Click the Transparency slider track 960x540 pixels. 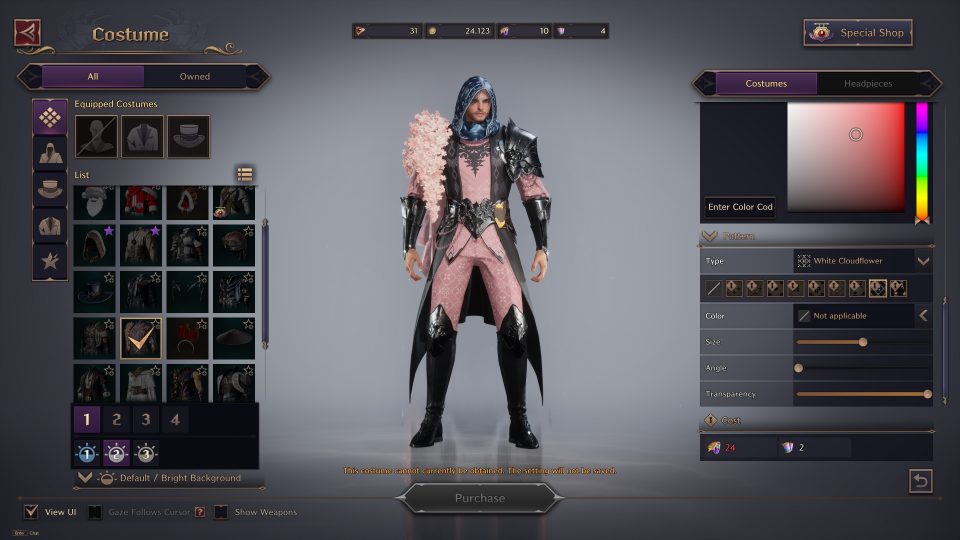coord(862,394)
